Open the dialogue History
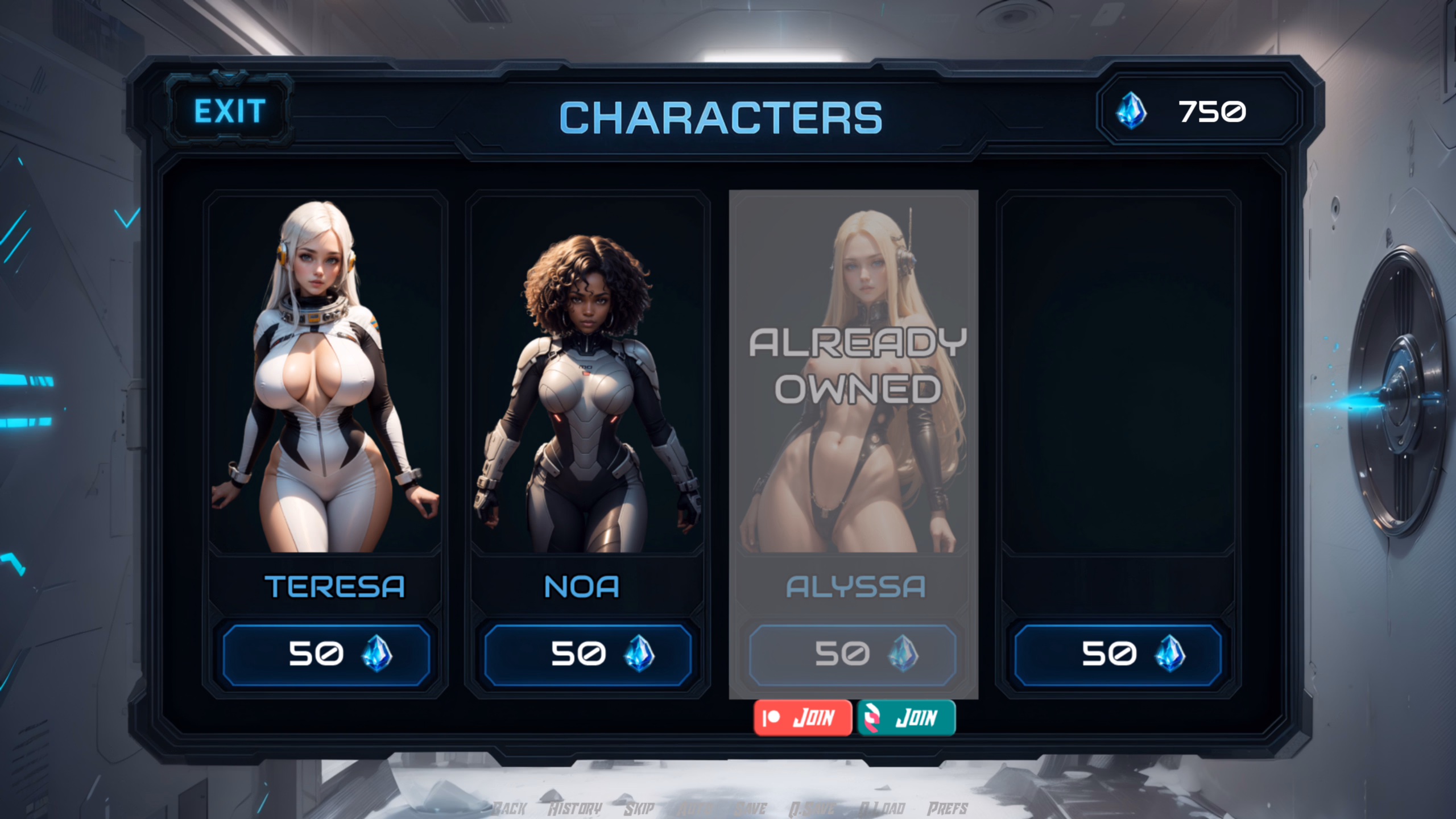 click(574, 808)
